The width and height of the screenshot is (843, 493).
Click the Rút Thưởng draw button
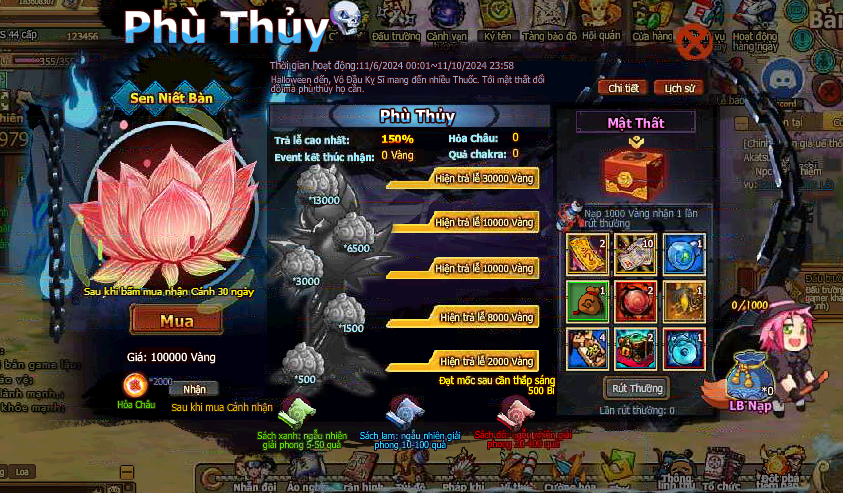[636, 388]
